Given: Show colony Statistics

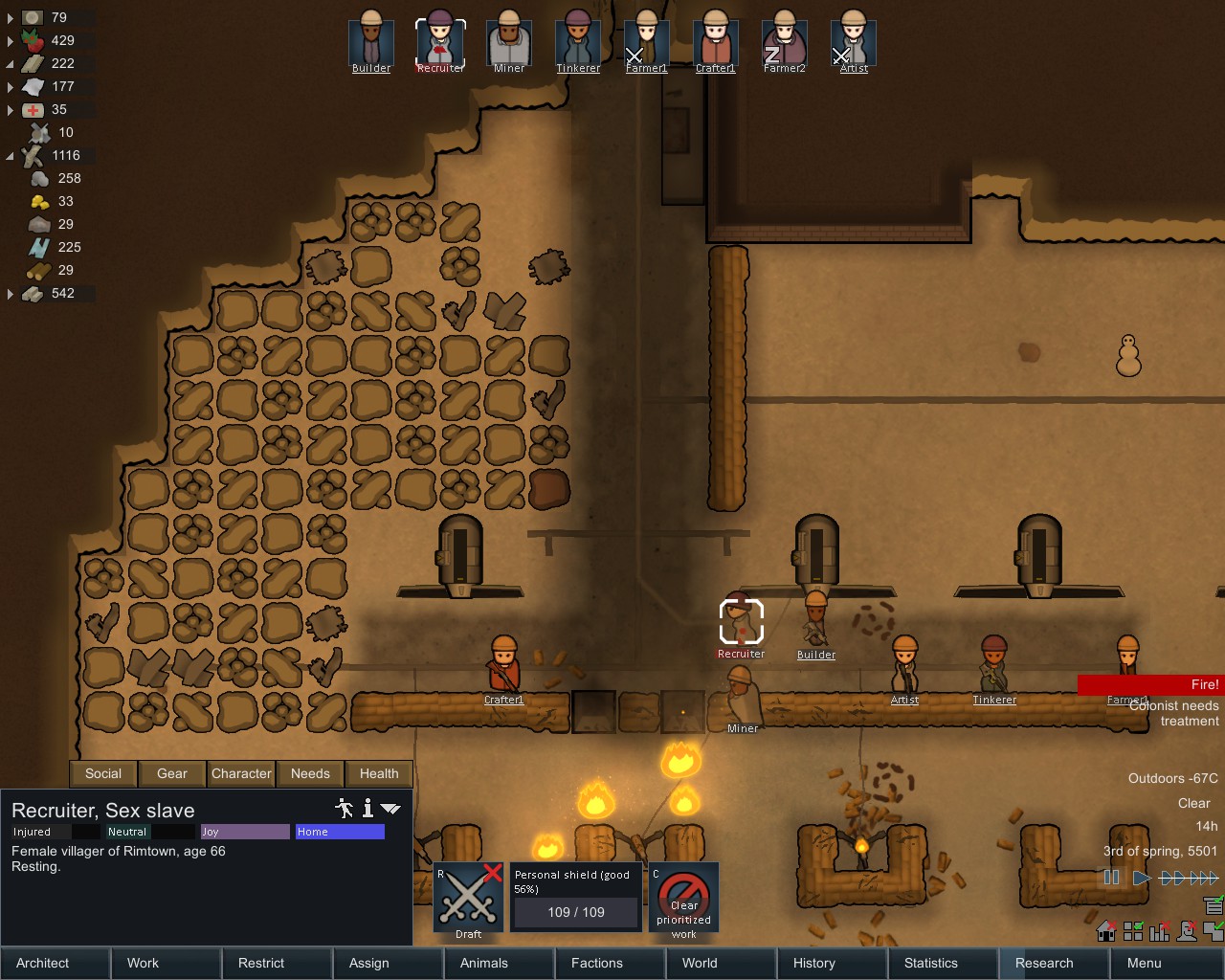Looking at the screenshot, I should tap(944, 963).
